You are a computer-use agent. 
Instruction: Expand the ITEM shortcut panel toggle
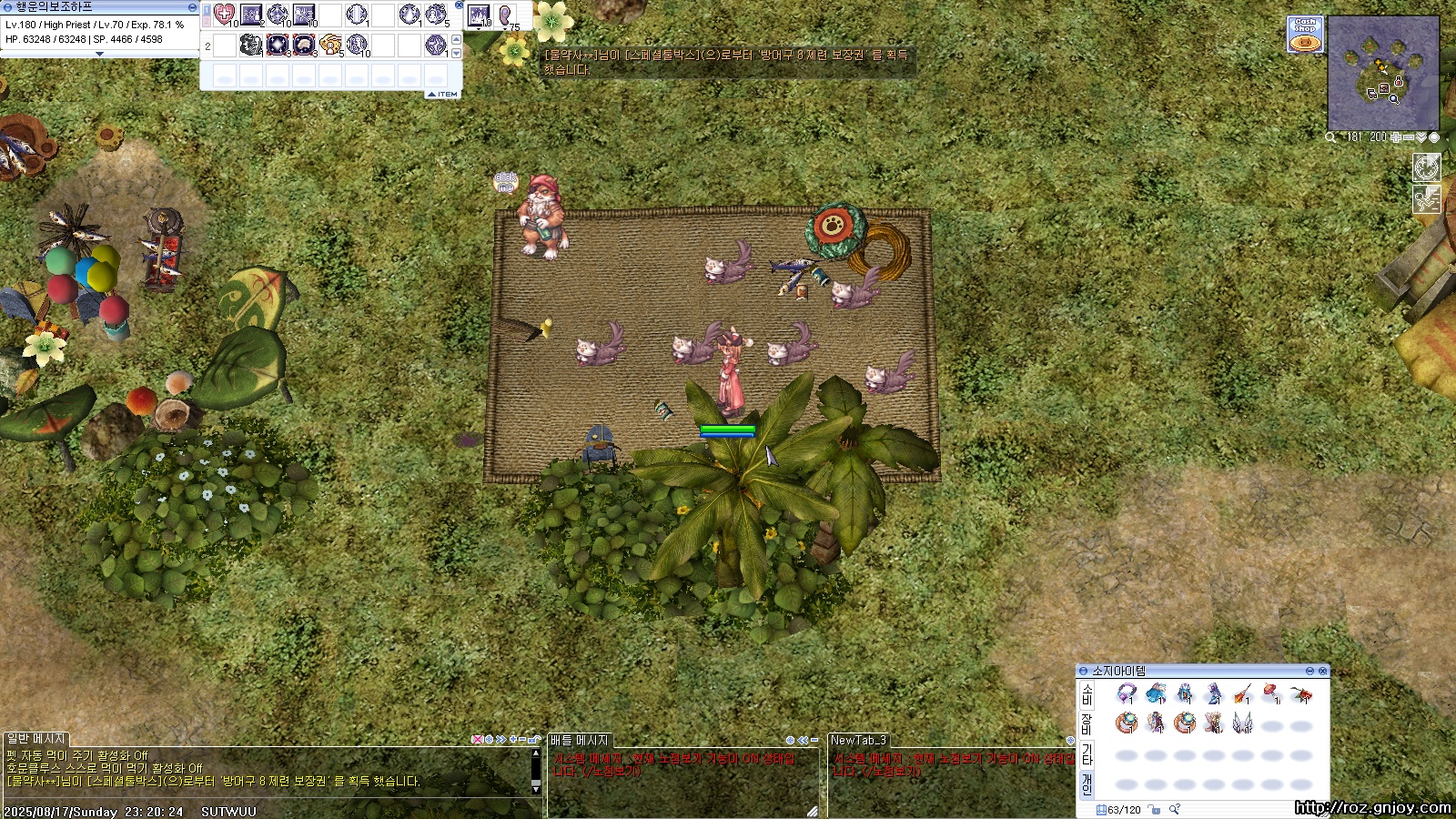click(443, 94)
